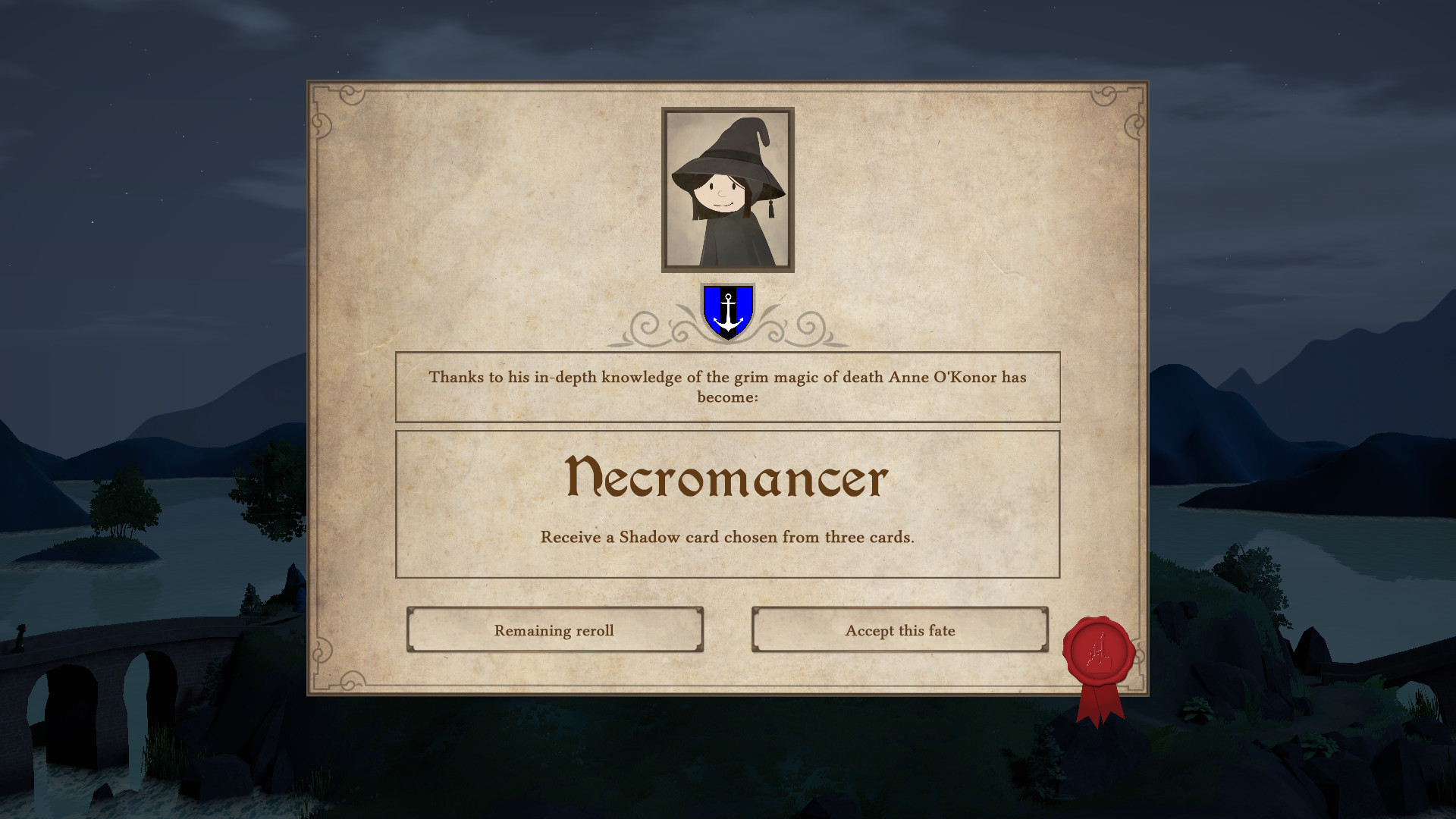Click the witch hat on the portrait
This screenshot has width=1456, height=819.
pos(726,148)
